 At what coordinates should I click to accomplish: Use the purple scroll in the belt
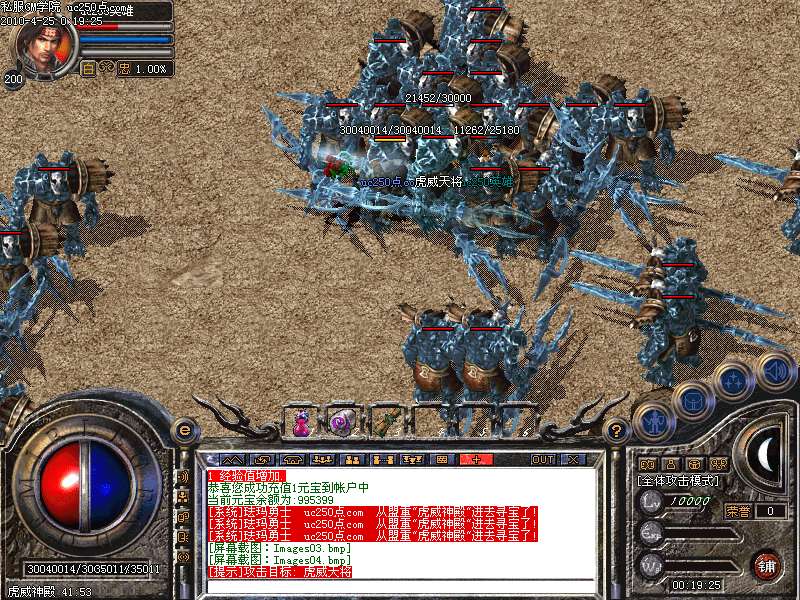coord(338,422)
